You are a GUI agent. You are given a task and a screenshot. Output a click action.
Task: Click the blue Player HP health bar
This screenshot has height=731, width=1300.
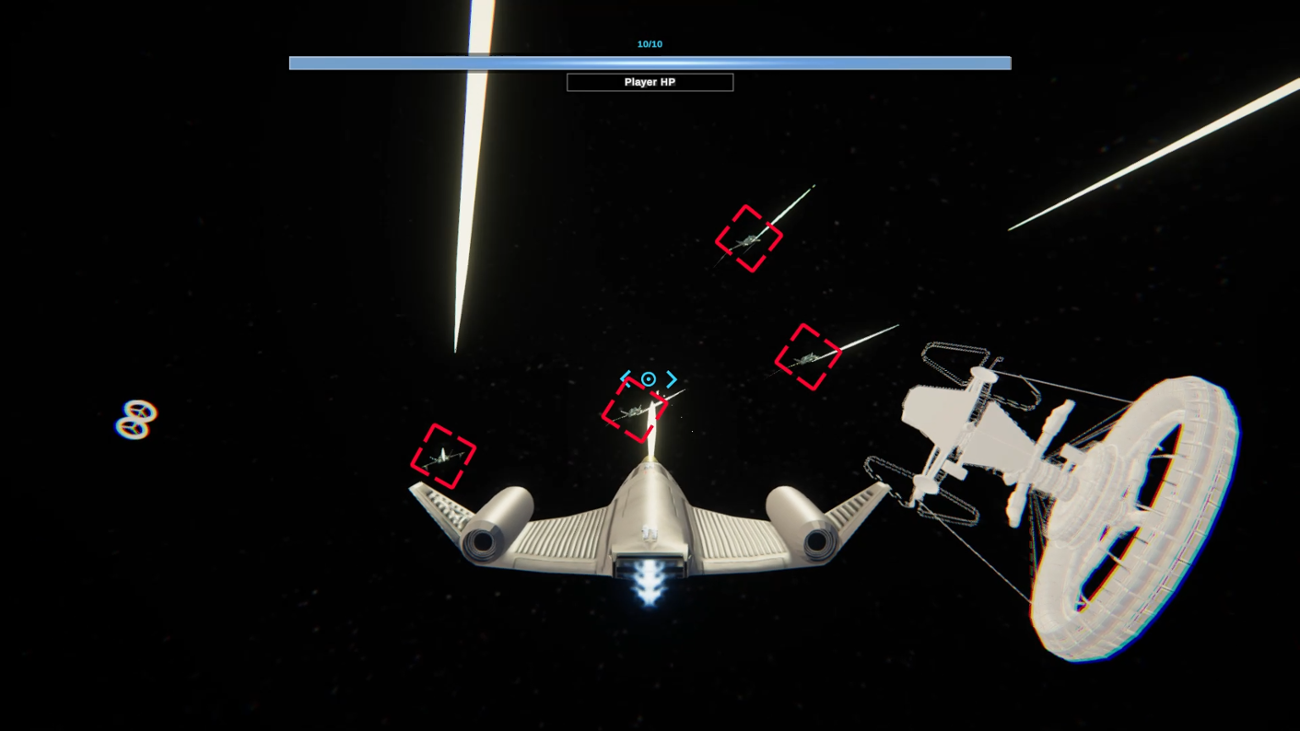point(650,62)
